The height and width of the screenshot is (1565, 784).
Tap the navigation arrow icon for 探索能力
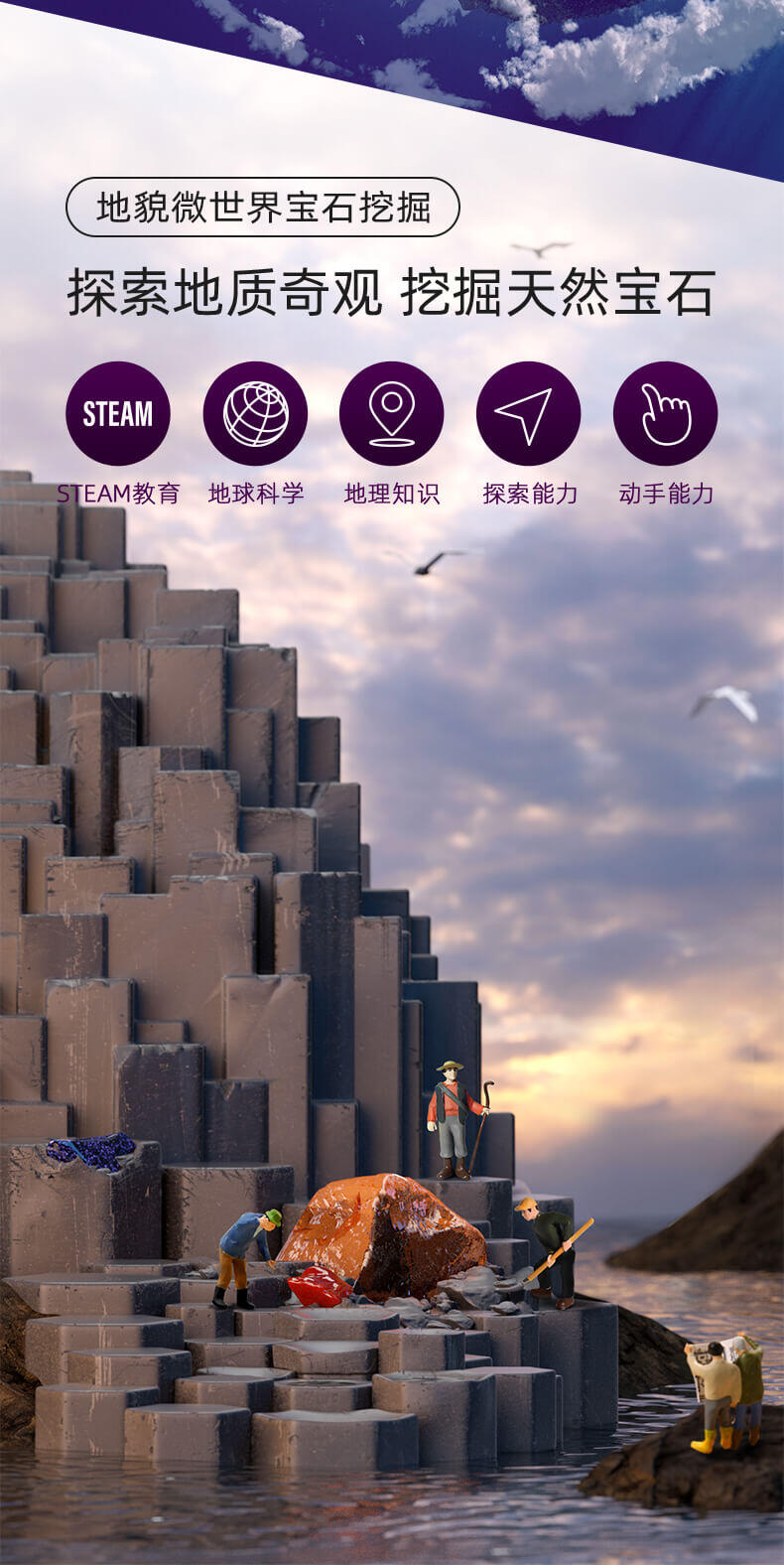pyautogui.click(x=528, y=413)
